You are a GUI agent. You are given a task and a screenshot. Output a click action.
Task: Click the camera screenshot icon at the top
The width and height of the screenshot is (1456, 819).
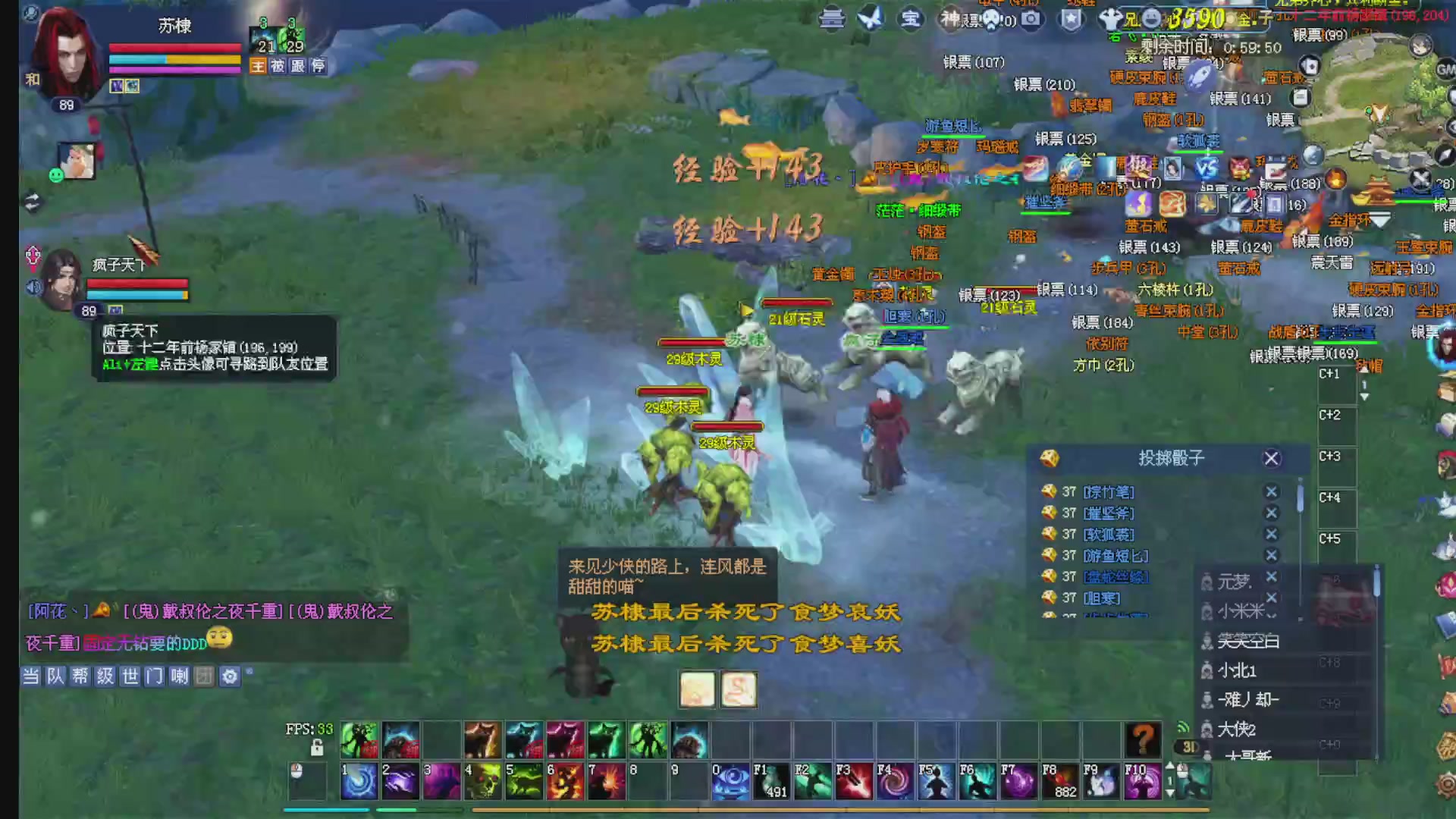click(x=1030, y=20)
